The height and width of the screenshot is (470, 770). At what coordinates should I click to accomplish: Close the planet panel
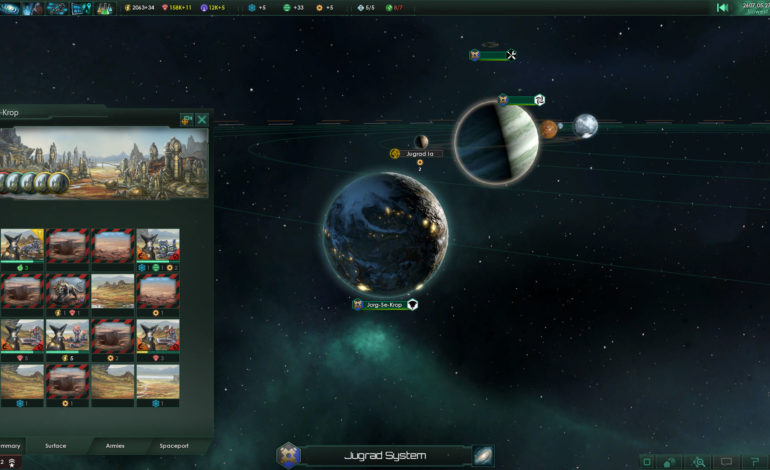[203, 119]
